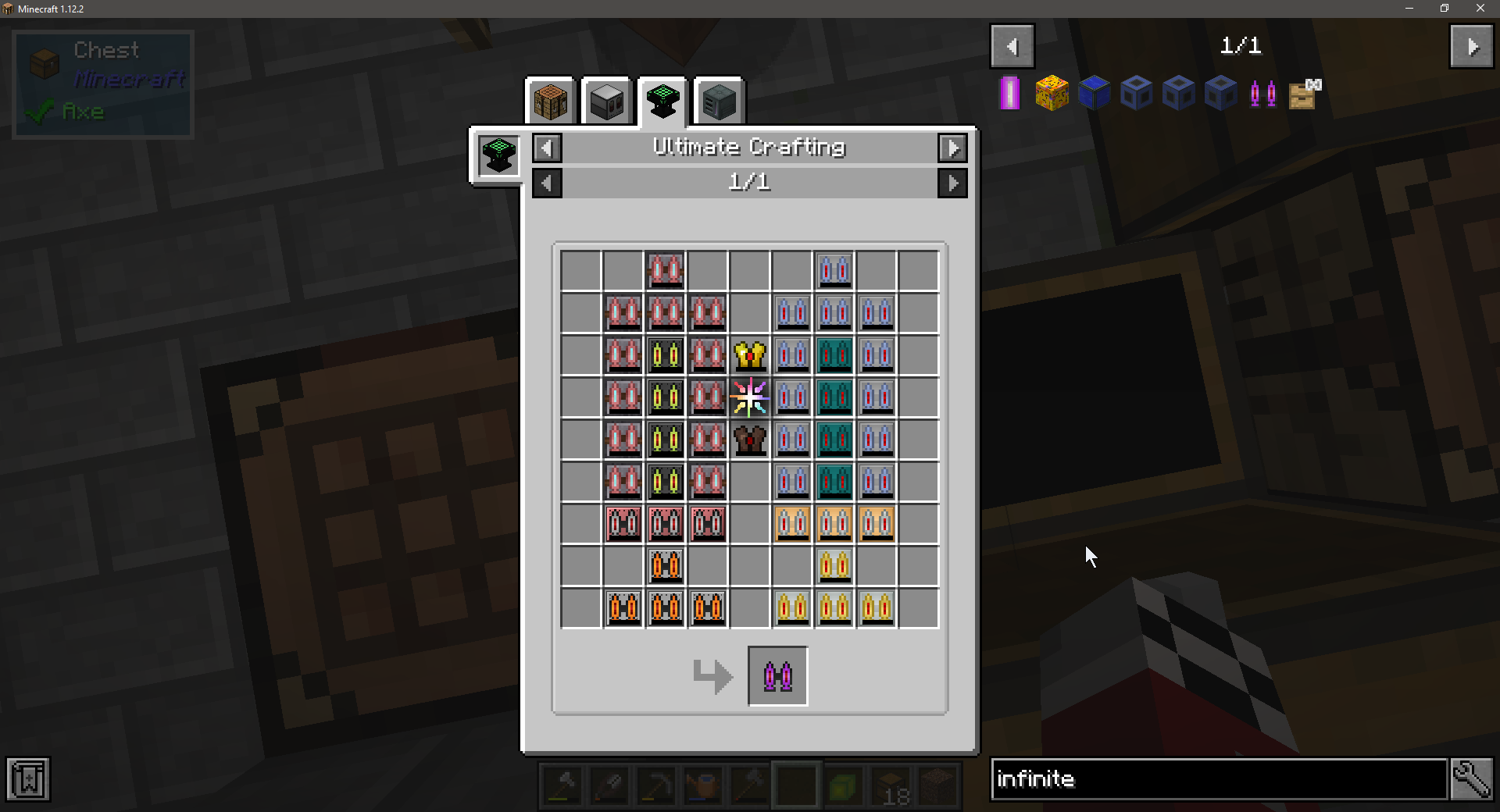1500x812 pixels.
Task: Close the Minecraft window
Action: [1480, 9]
